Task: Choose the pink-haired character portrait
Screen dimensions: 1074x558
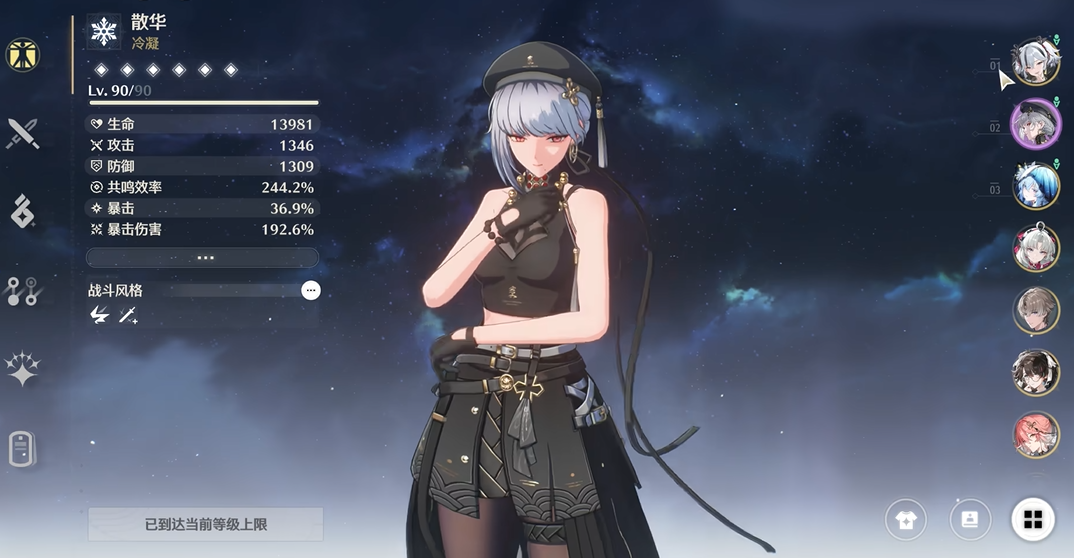Action: coord(1035,435)
